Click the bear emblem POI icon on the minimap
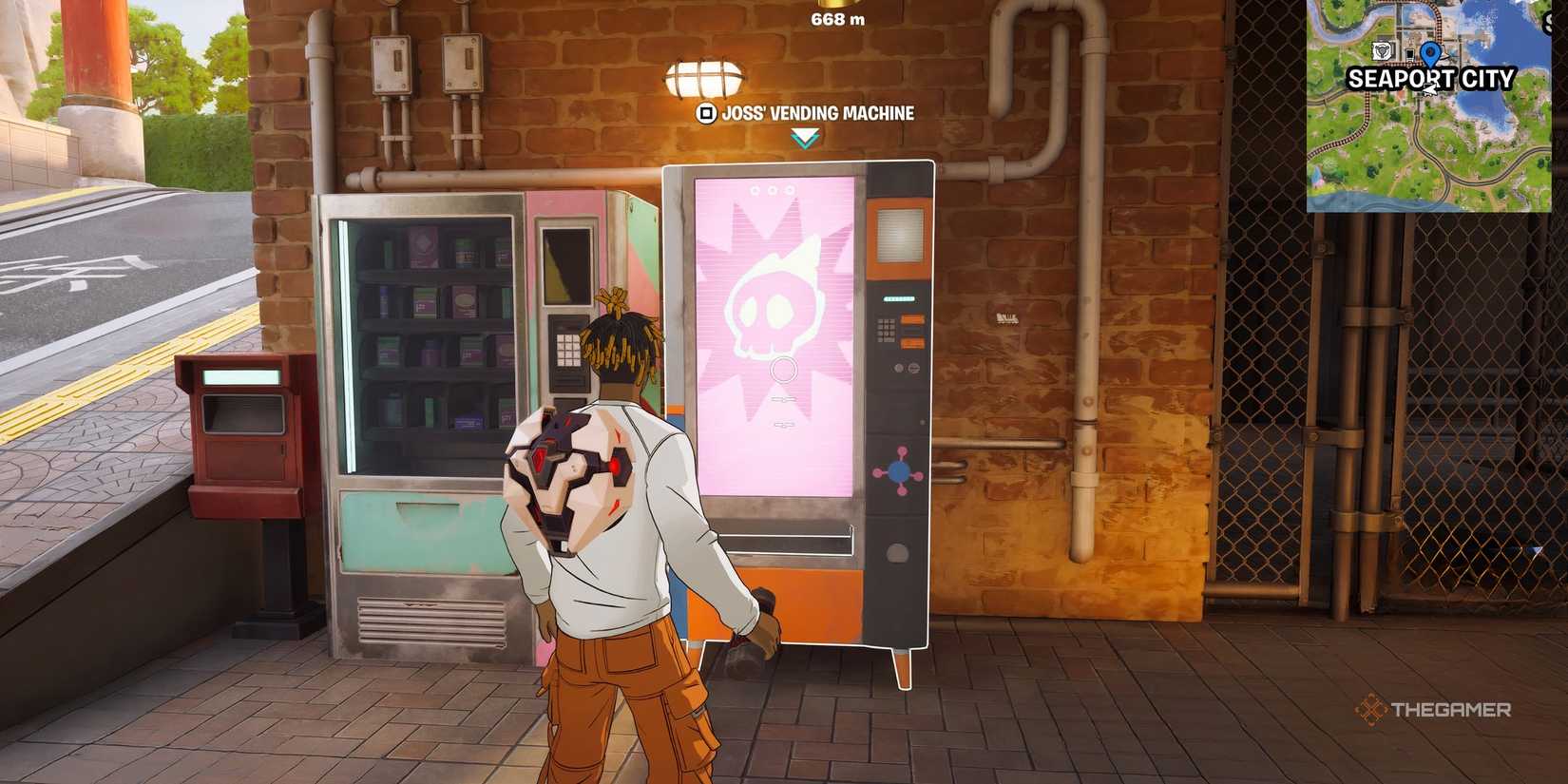The image size is (1568, 784). [x=1382, y=50]
